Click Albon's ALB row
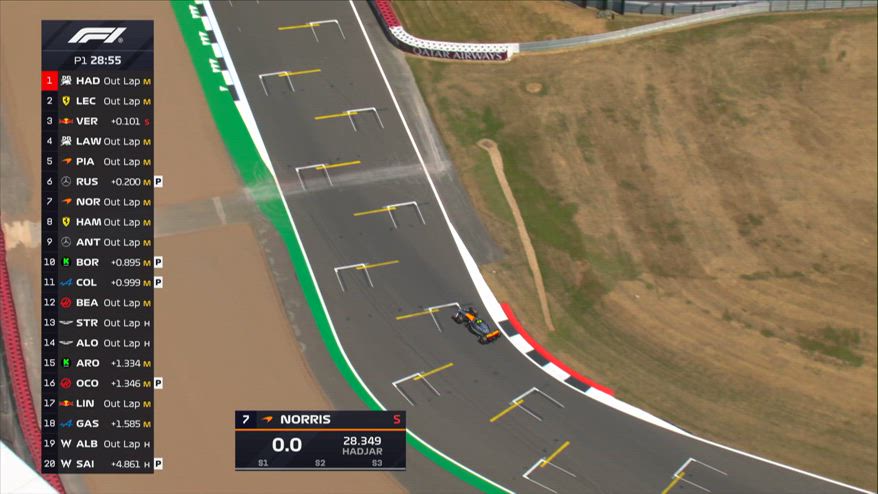 (x=97, y=443)
